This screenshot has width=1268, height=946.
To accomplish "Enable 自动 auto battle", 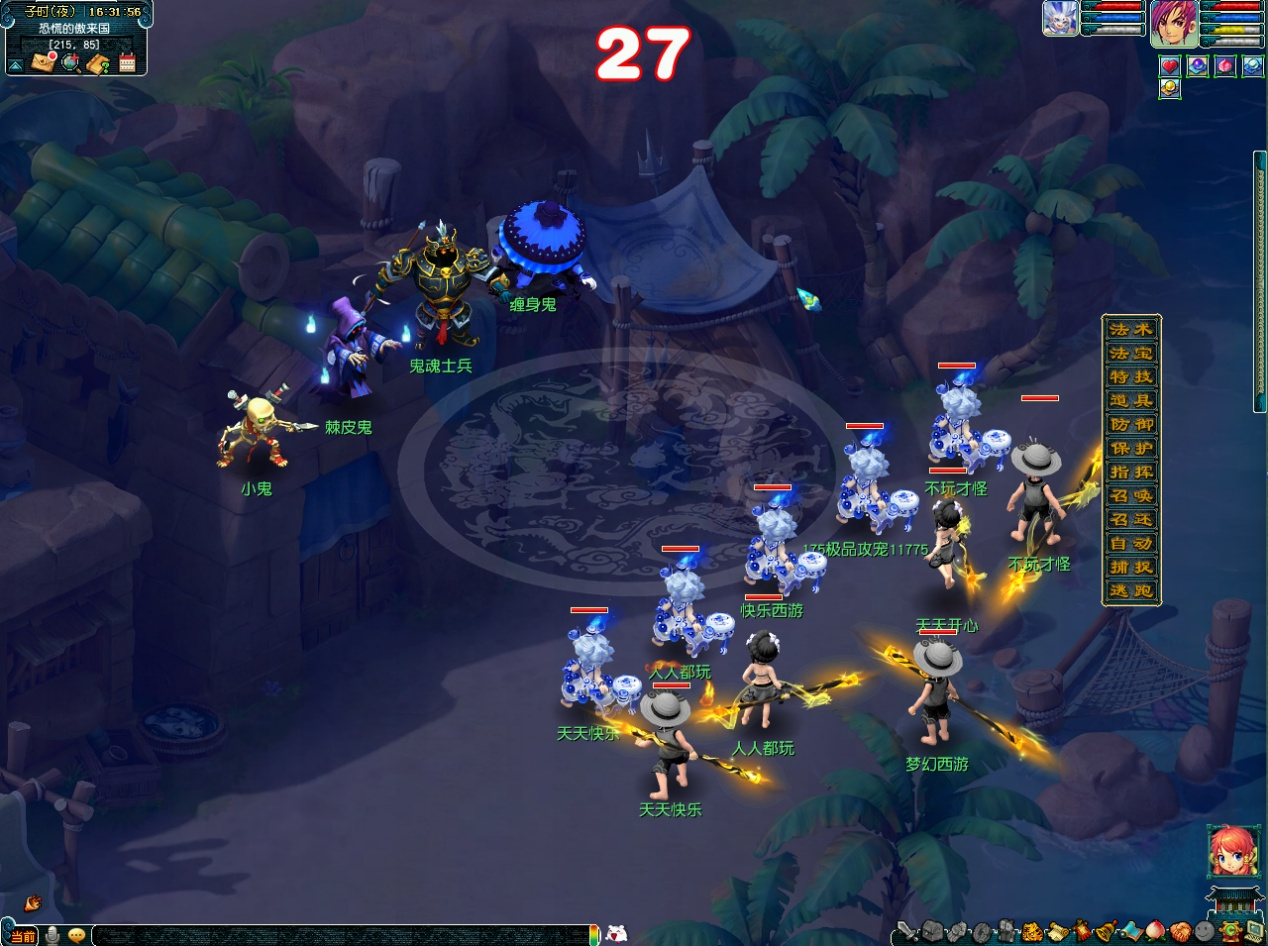I will point(1131,544).
